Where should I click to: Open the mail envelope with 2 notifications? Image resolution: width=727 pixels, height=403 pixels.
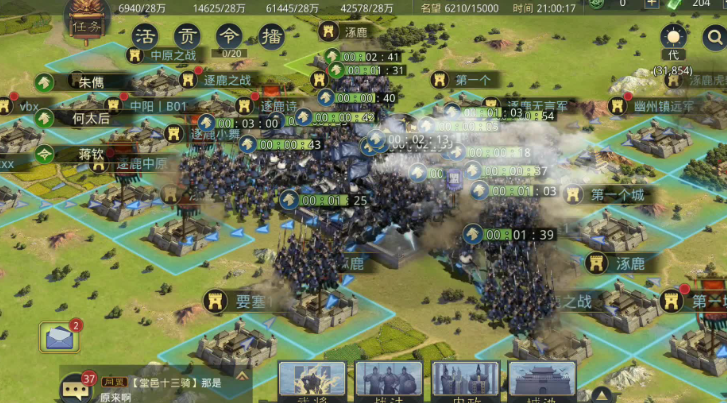(x=59, y=338)
